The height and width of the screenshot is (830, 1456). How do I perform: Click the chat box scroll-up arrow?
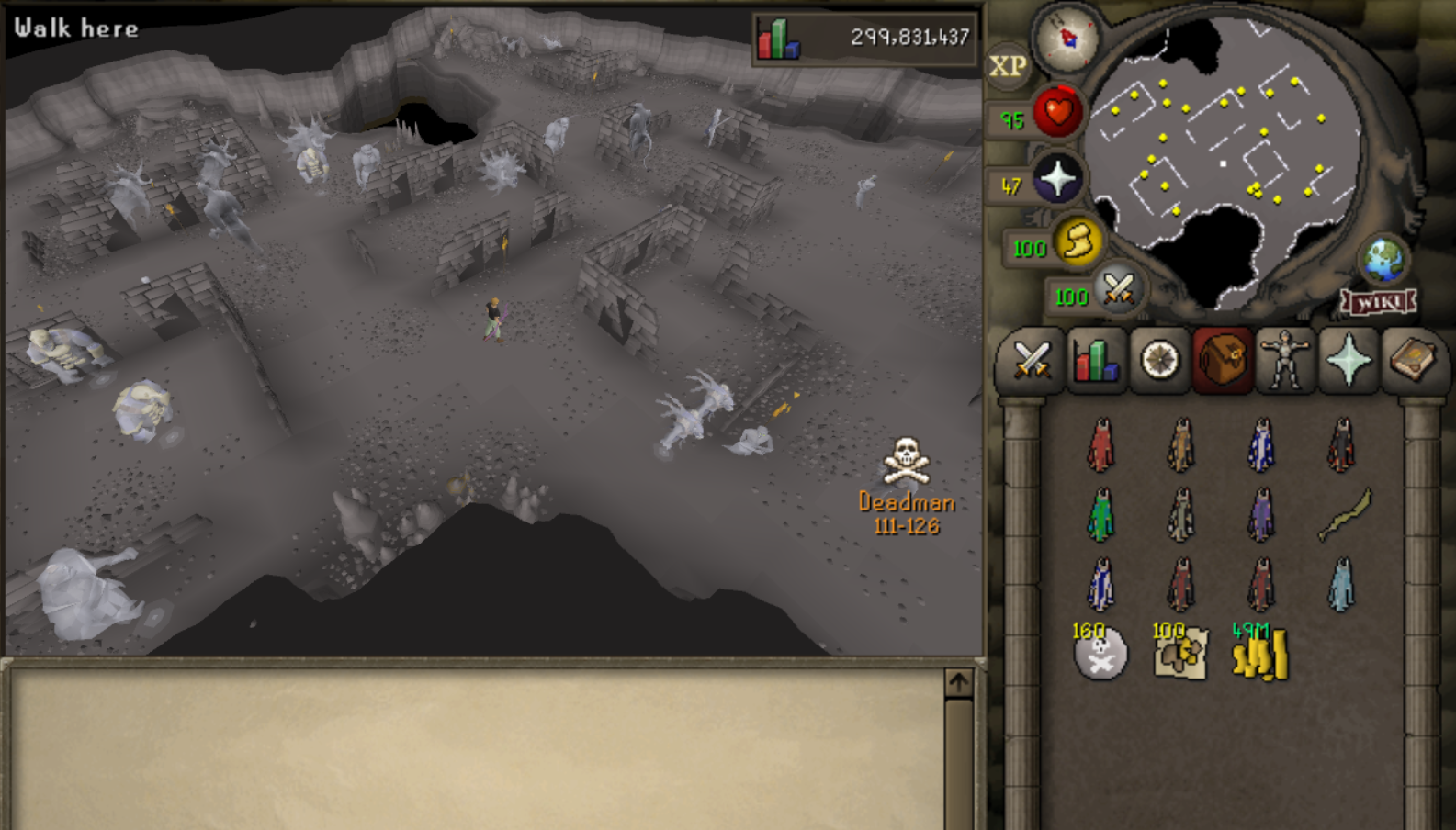[958, 683]
